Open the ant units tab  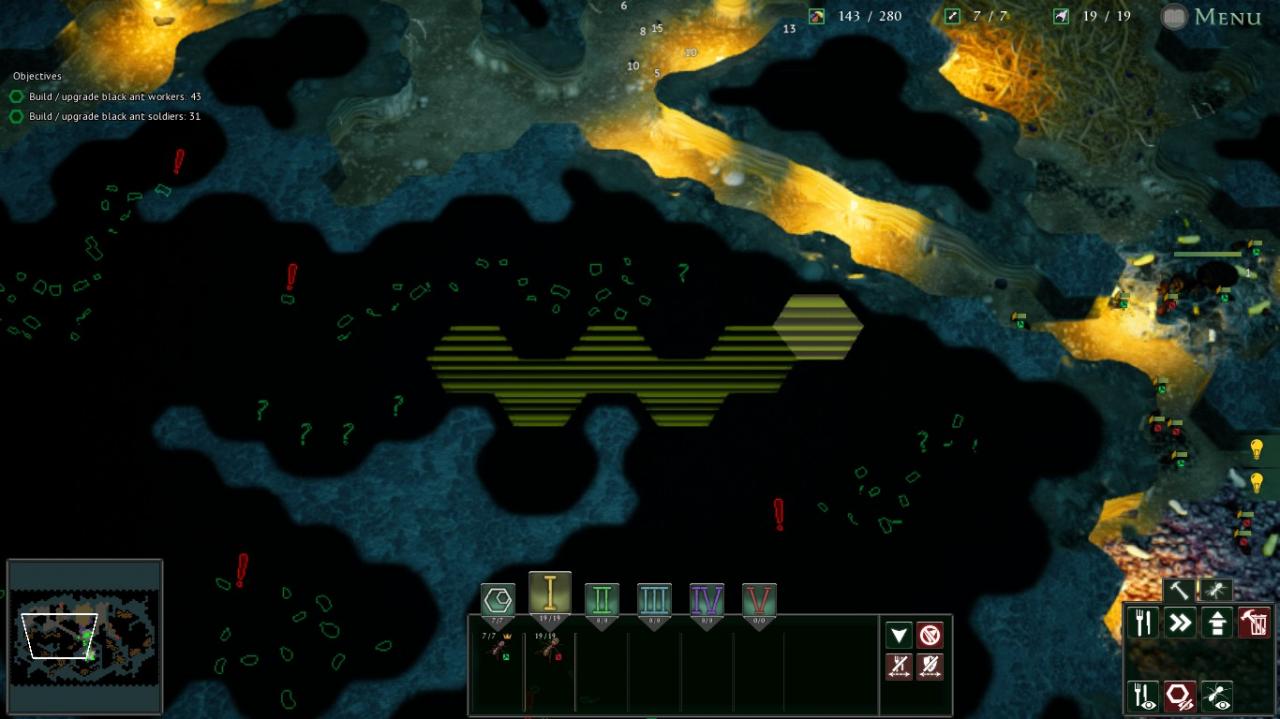1215,591
